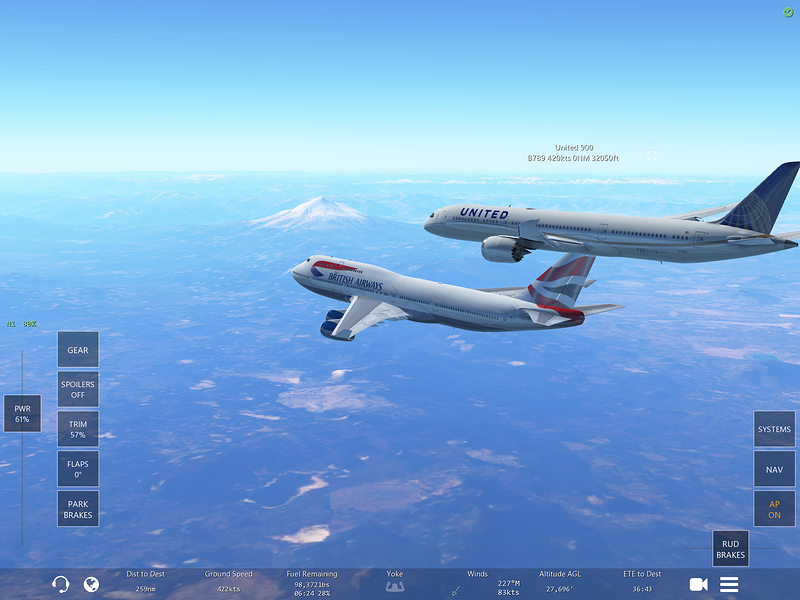800x600 pixels.
Task: Tap the RUD BRAKES control
Action: tap(730, 549)
